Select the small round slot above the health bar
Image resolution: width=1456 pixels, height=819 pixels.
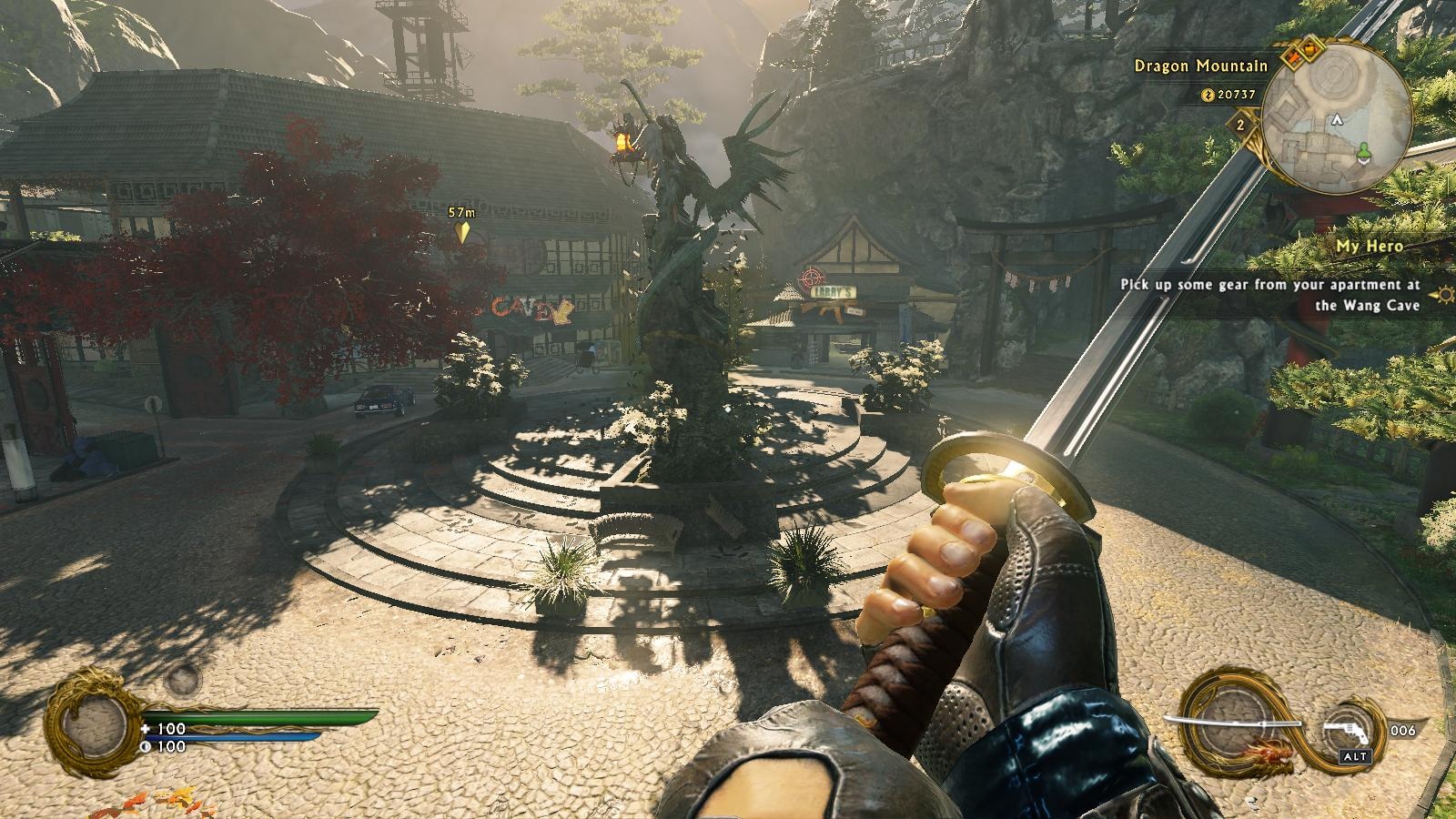point(183,678)
